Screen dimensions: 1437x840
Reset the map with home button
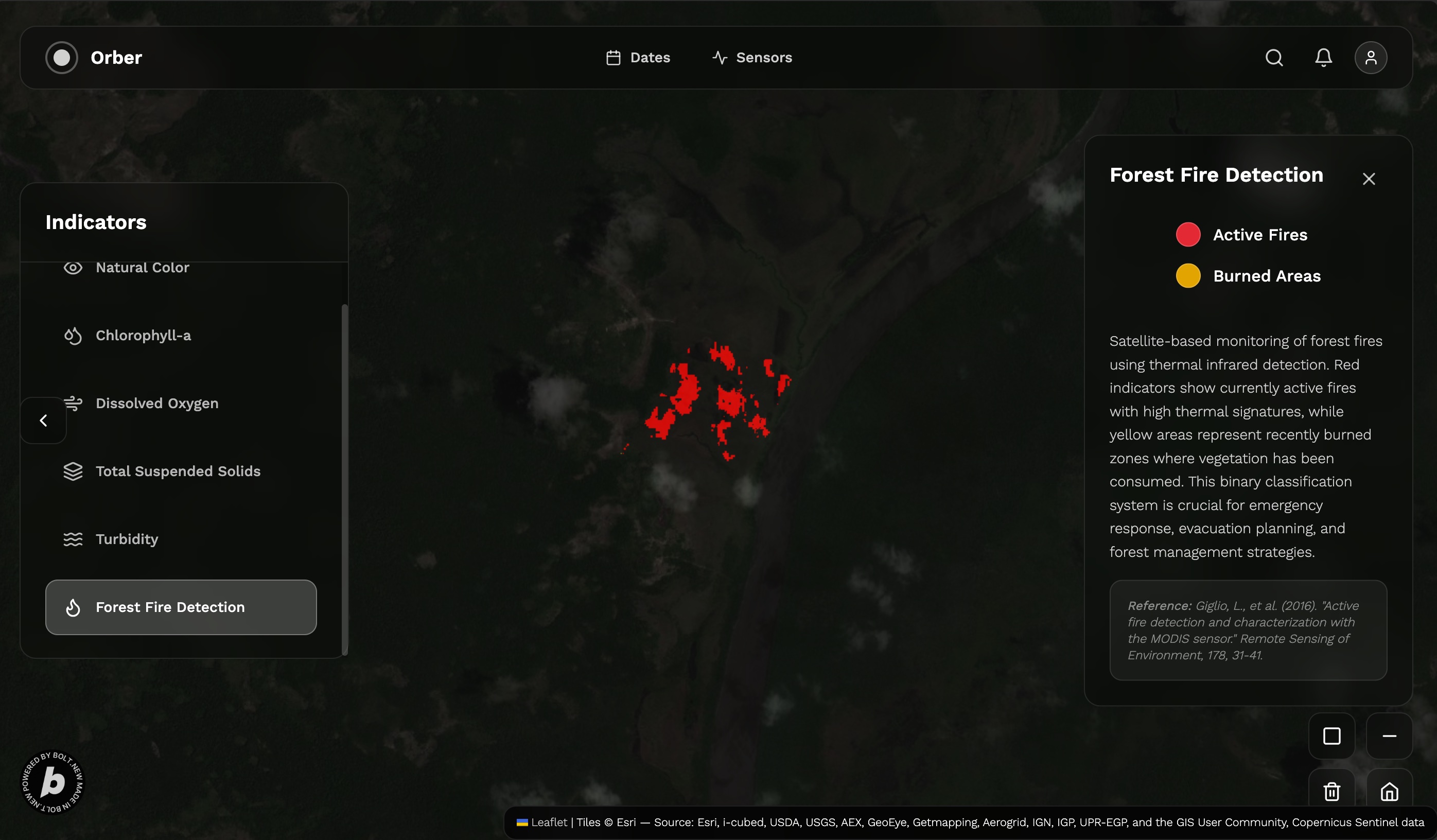(1389, 791)
